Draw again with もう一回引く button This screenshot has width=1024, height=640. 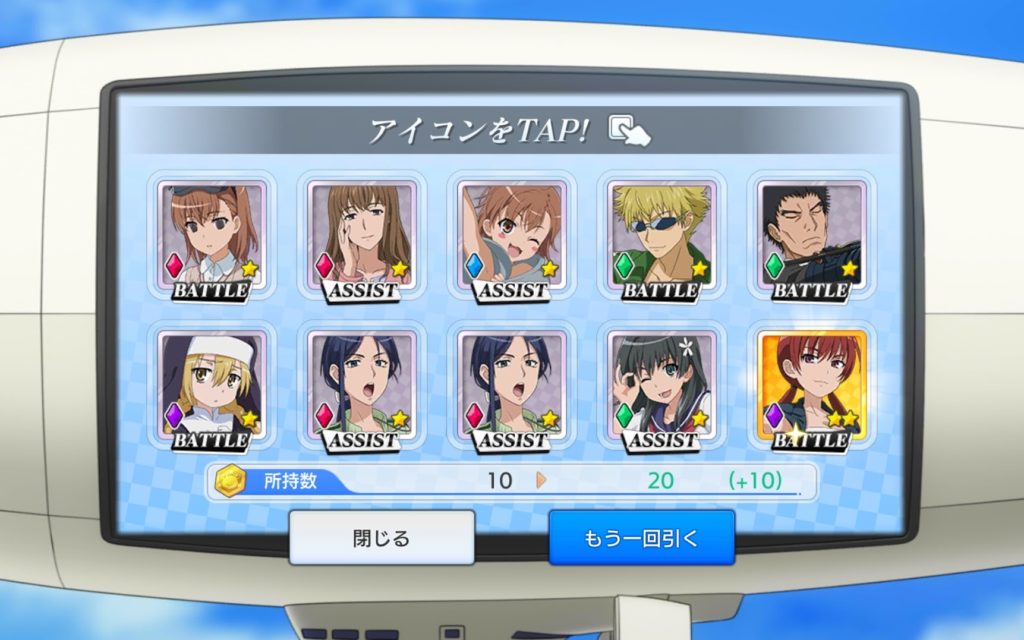[x=641, y=538]
